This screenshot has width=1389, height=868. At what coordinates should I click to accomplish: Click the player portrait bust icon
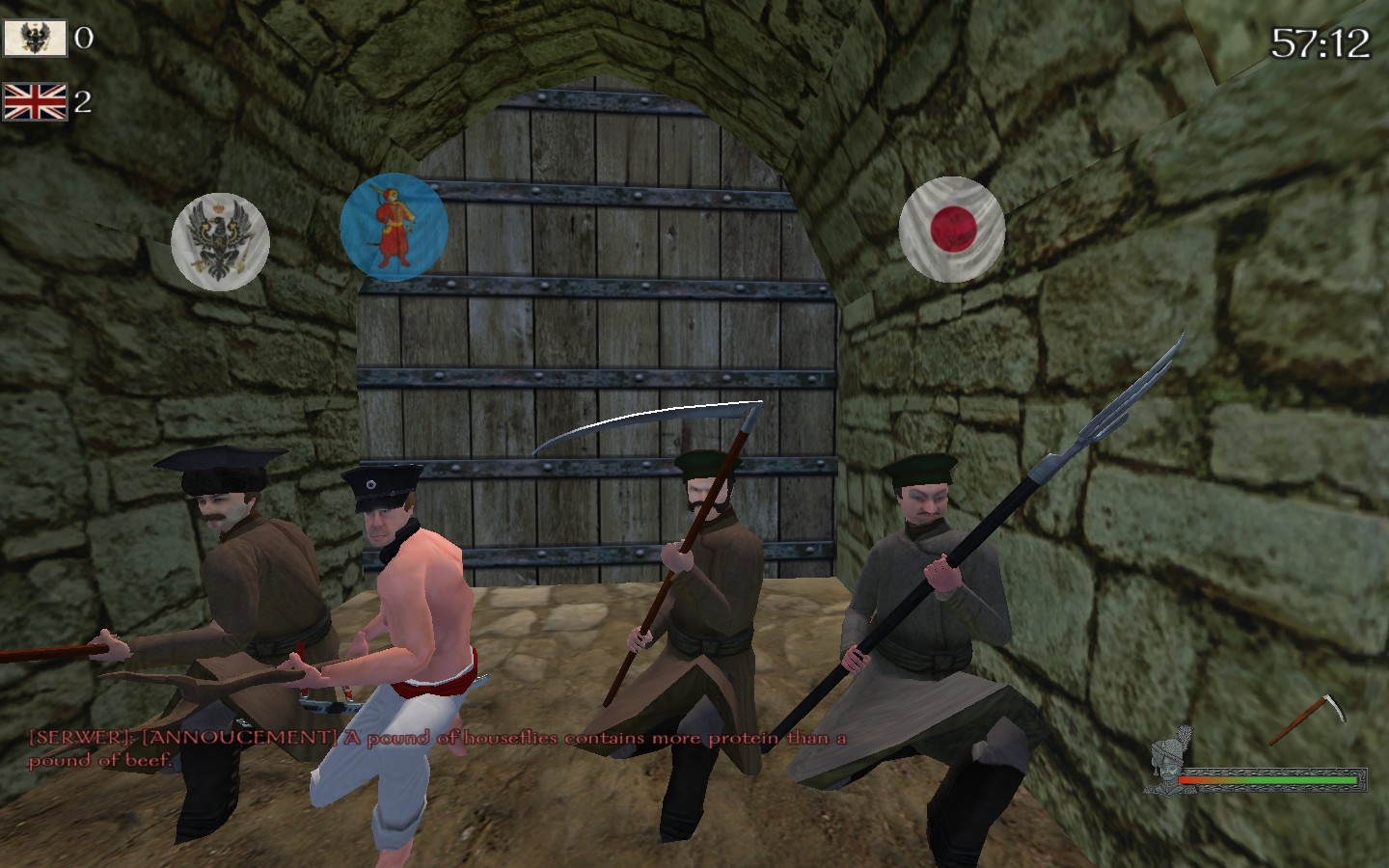click(1171, 762)
